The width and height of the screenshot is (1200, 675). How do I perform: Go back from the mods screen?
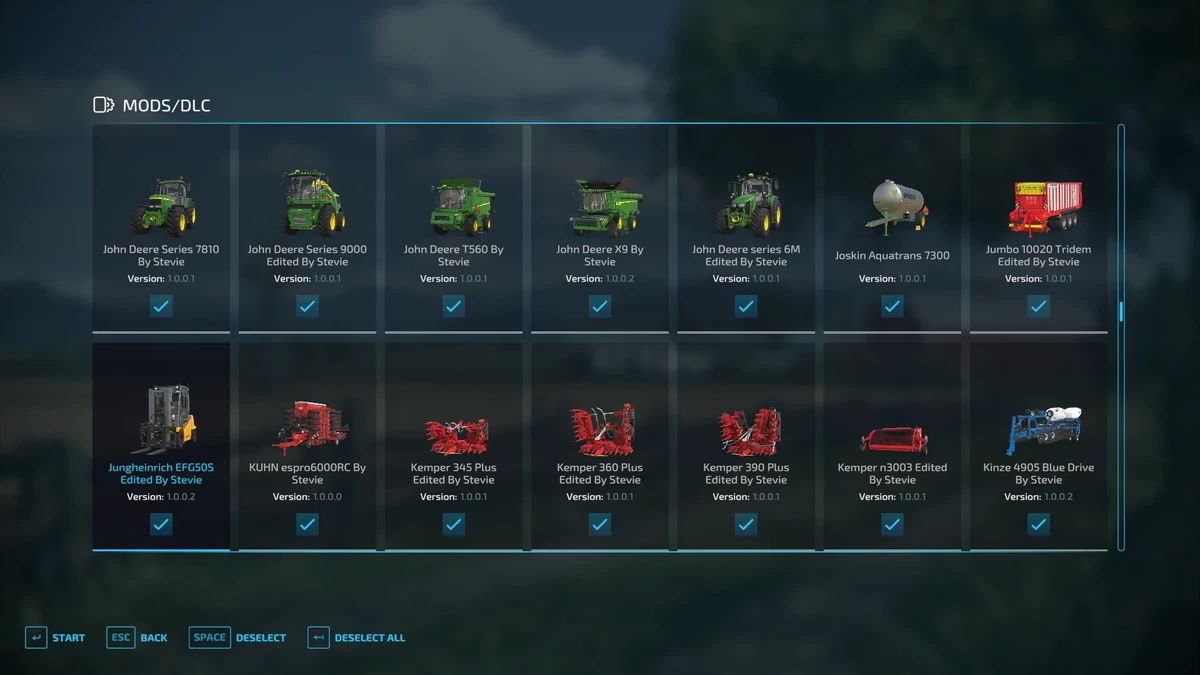coord(137,638)
